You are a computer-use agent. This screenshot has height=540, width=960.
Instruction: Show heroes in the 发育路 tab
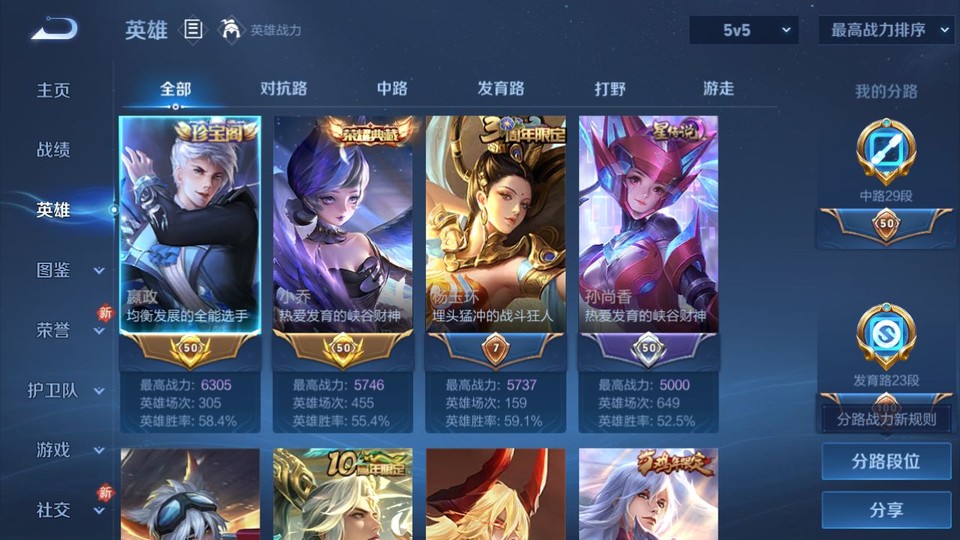coord(501,89)
